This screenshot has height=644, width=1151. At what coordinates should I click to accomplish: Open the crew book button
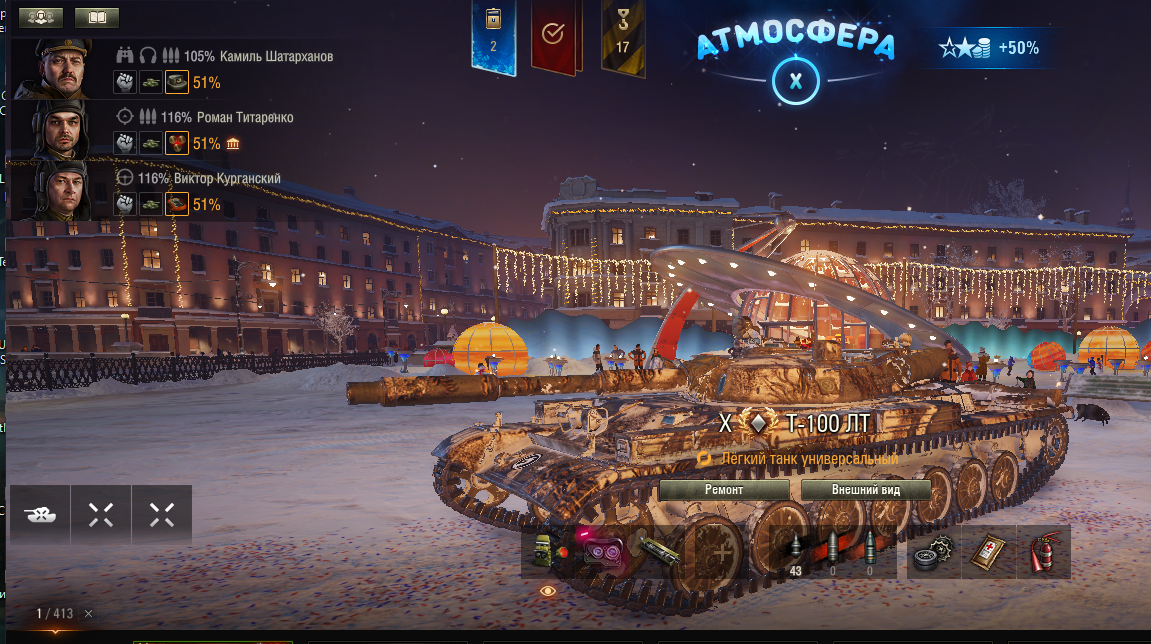pos(96,17)
